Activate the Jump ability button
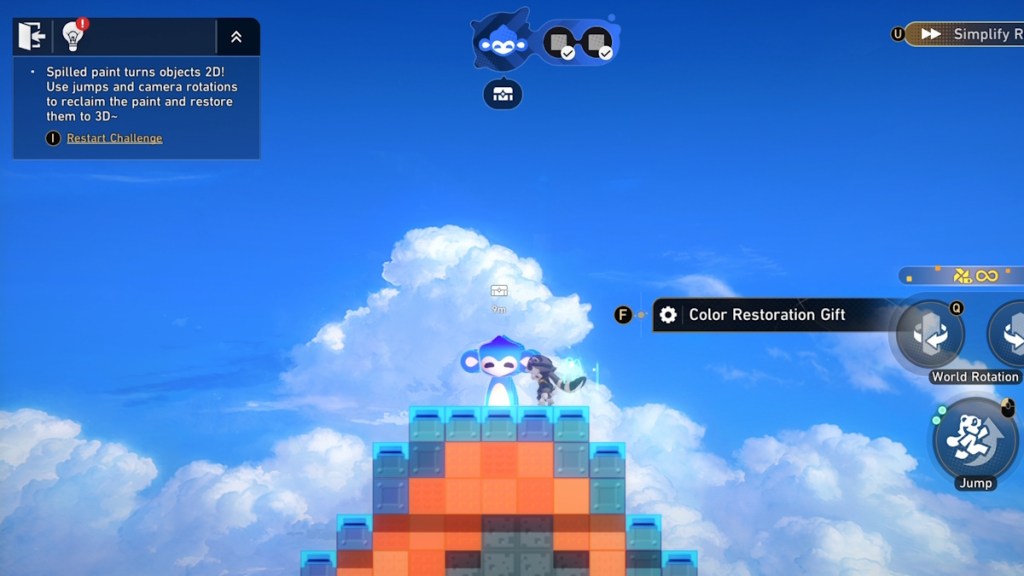 [973, 440]
